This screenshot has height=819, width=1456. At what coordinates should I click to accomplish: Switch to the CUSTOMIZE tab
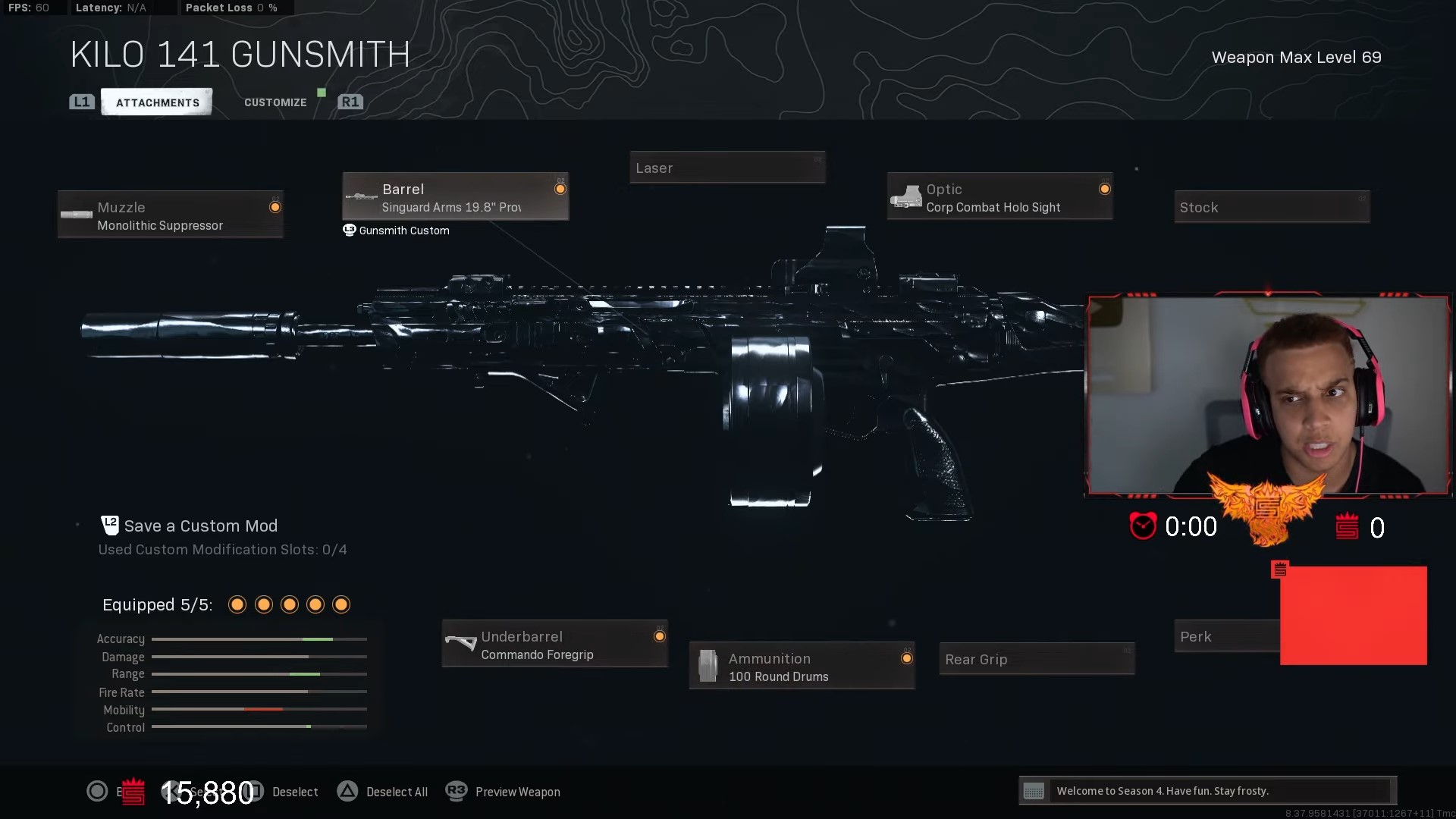pyautogui.click(x=275, y=102)
